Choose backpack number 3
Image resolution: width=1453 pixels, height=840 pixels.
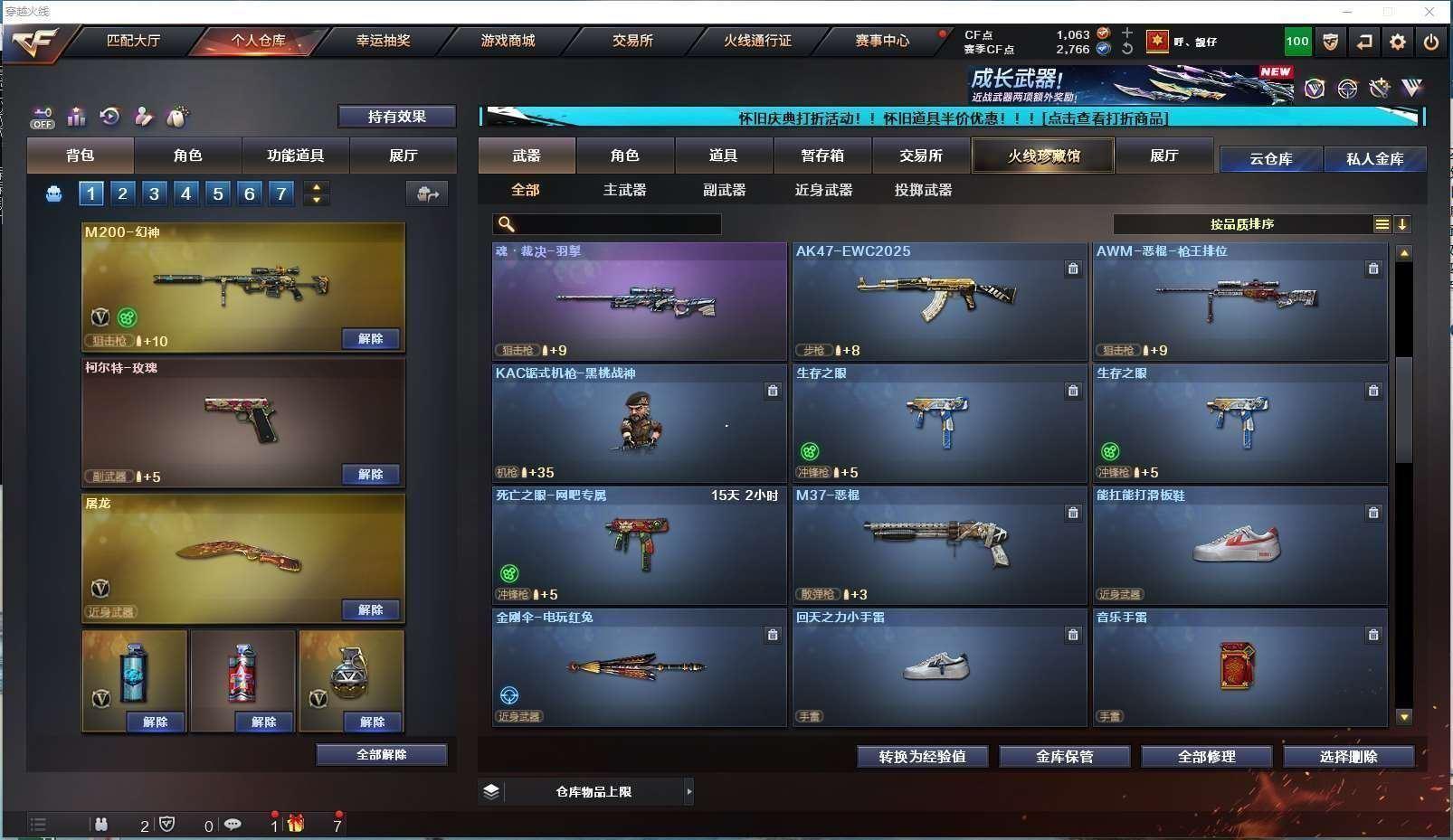tap(155, 193)
